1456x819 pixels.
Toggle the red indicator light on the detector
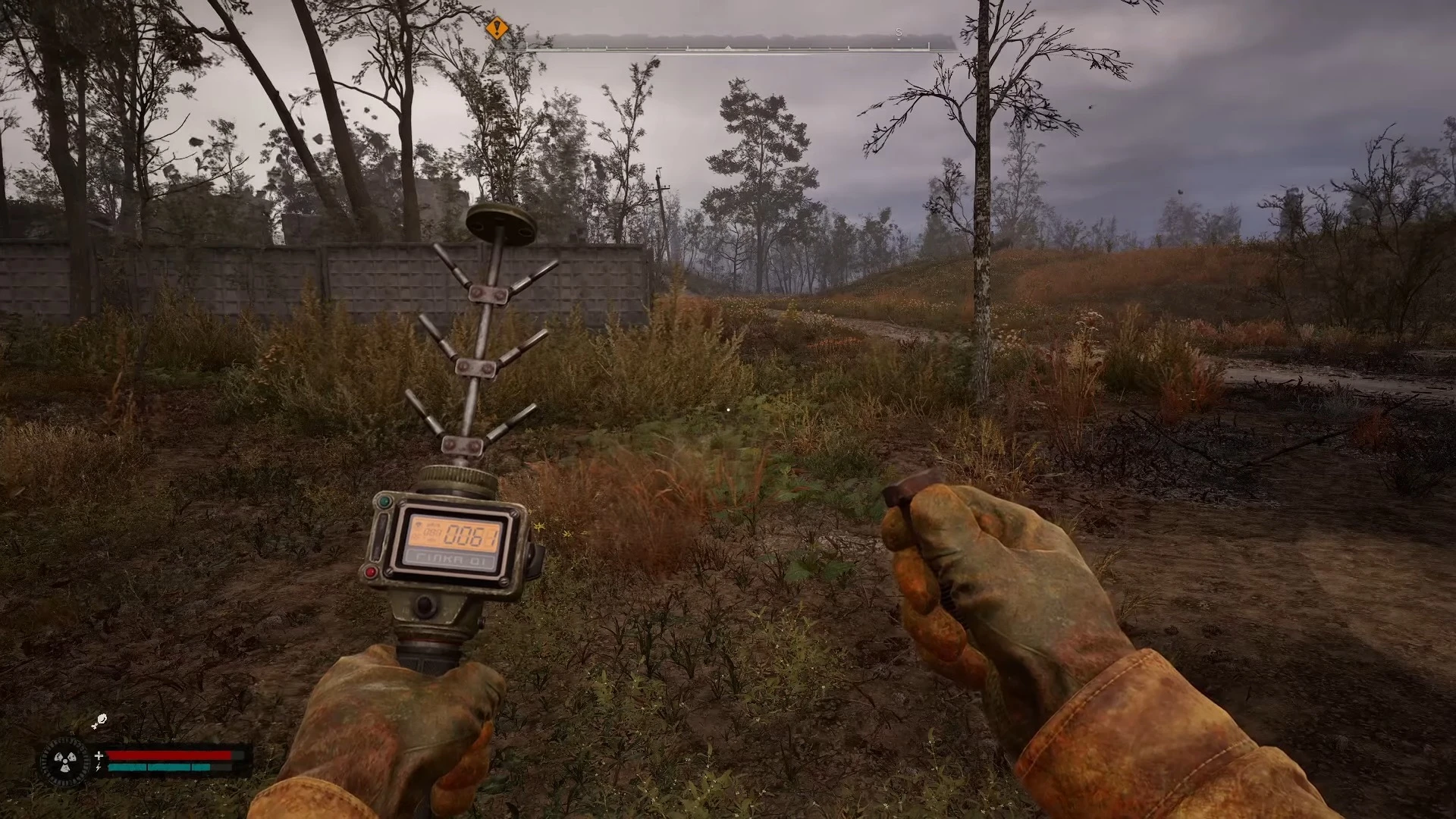370,572
